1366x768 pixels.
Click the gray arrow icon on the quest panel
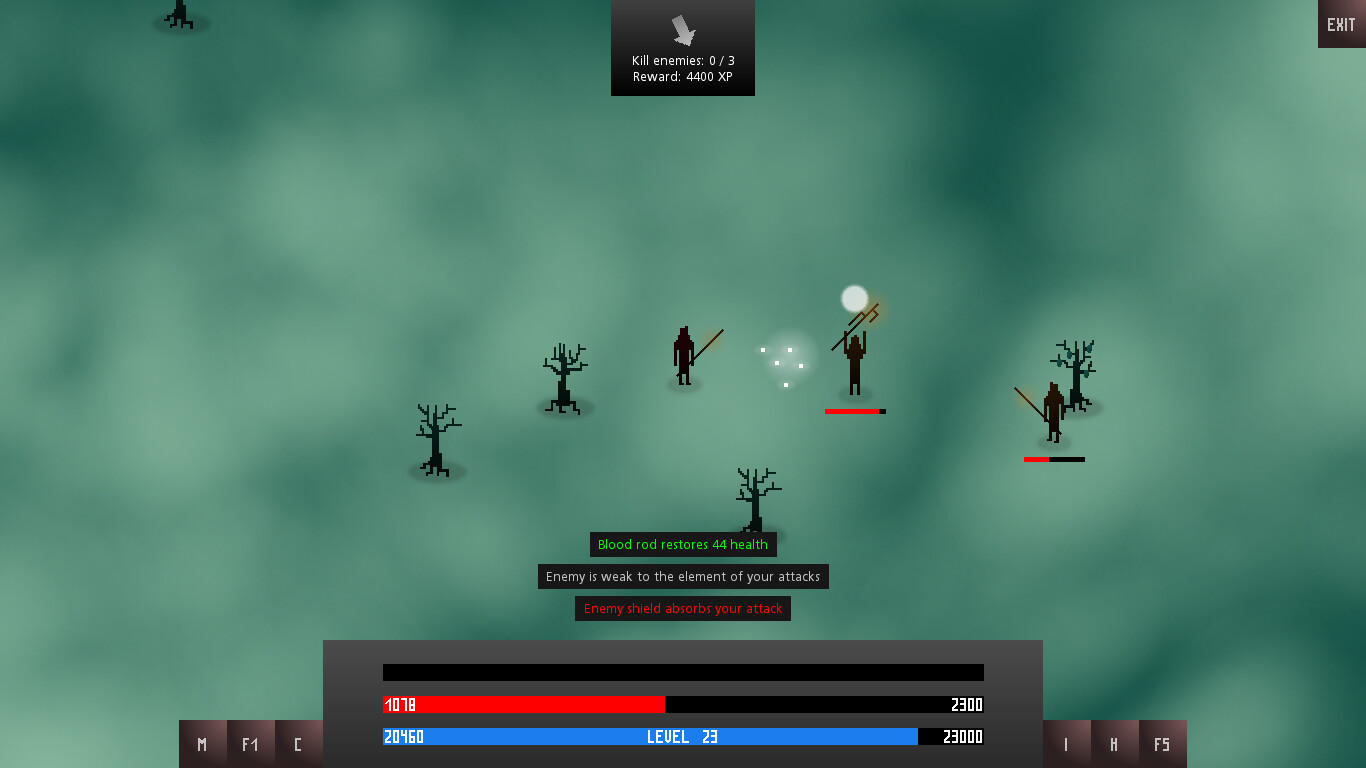pos(683,32)
